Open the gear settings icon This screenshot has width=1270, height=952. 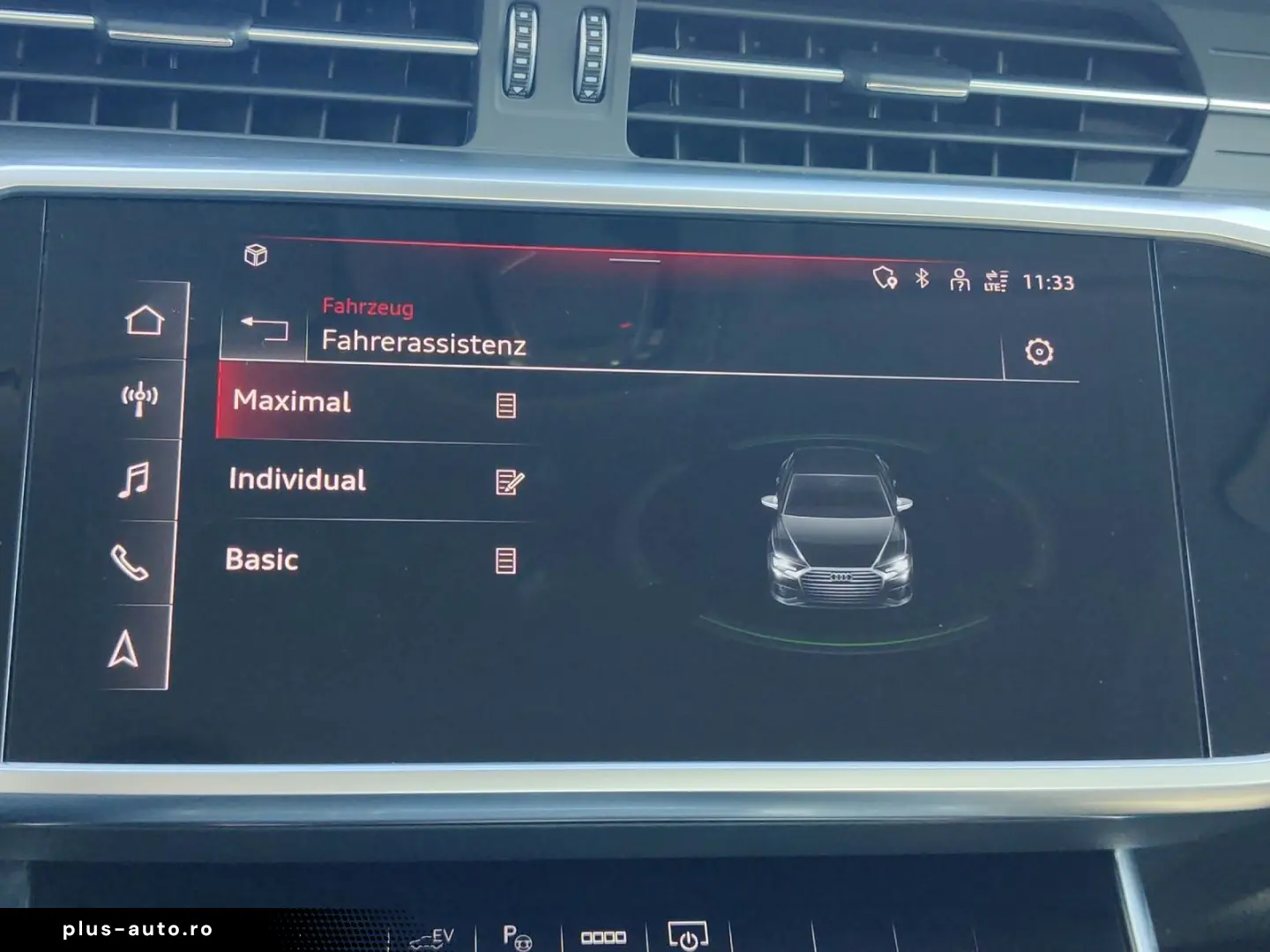click(x=1040, y=352)
